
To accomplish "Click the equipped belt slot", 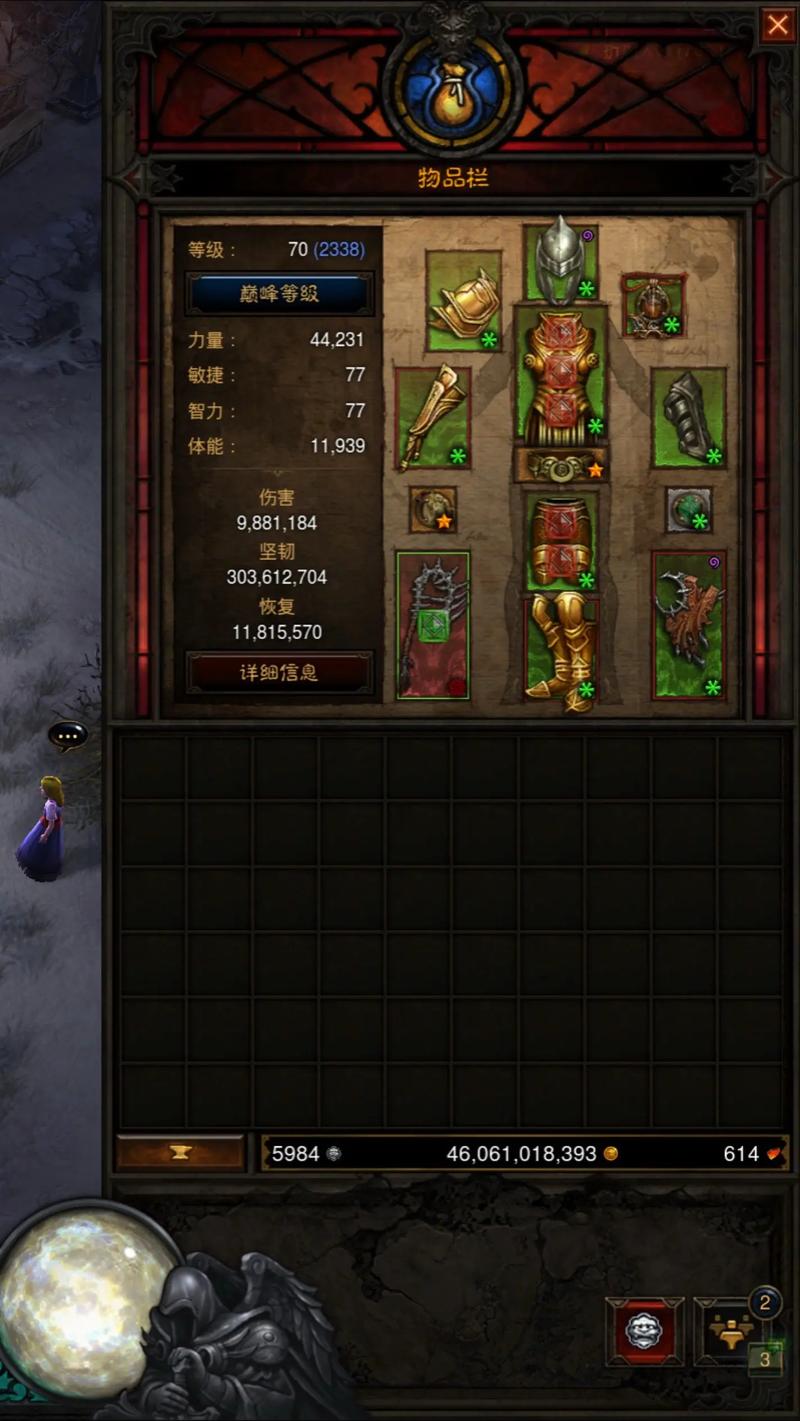I will point(560,465).
